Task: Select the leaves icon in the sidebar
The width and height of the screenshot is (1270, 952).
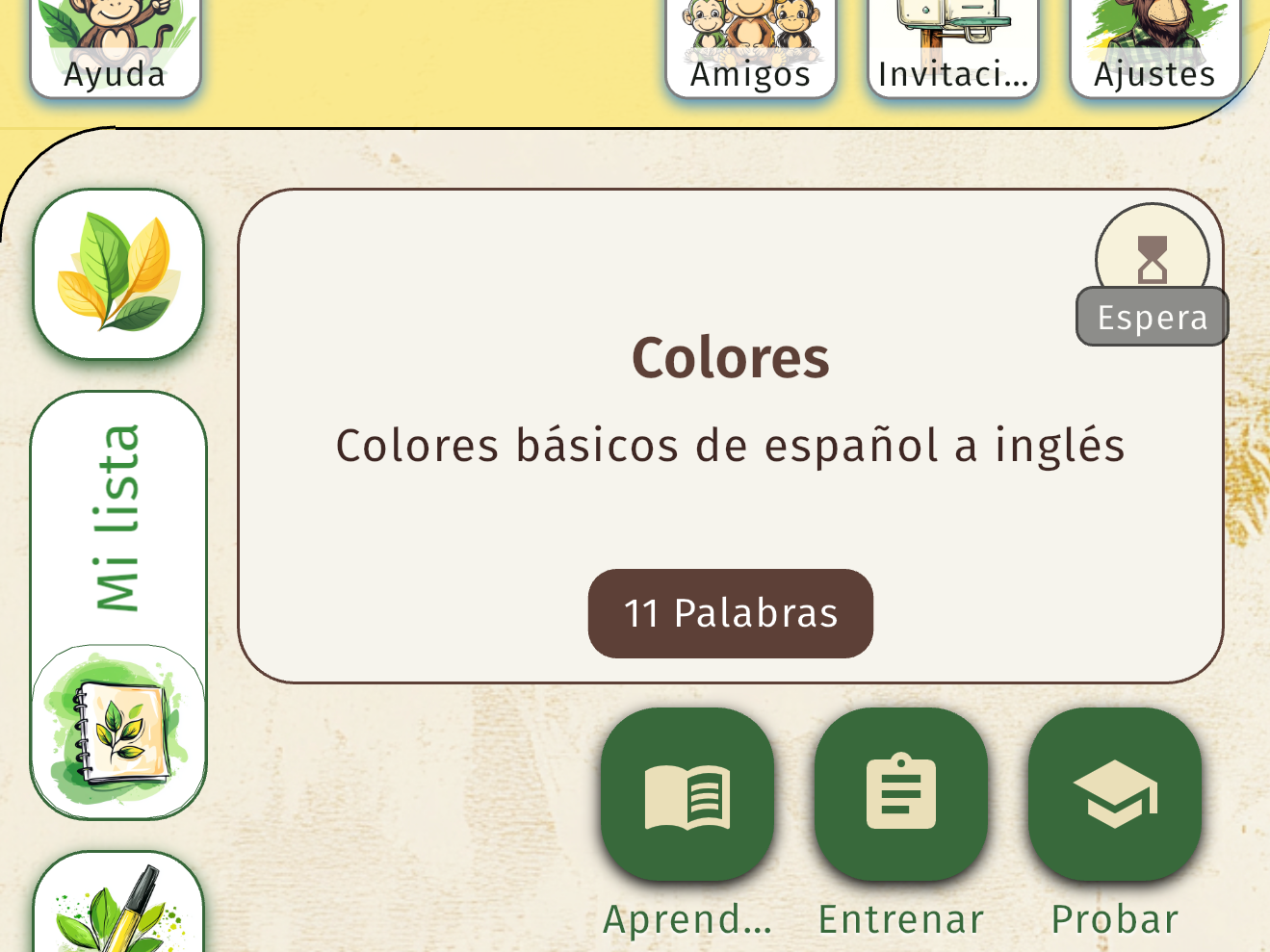Action: tap(117, 274)
